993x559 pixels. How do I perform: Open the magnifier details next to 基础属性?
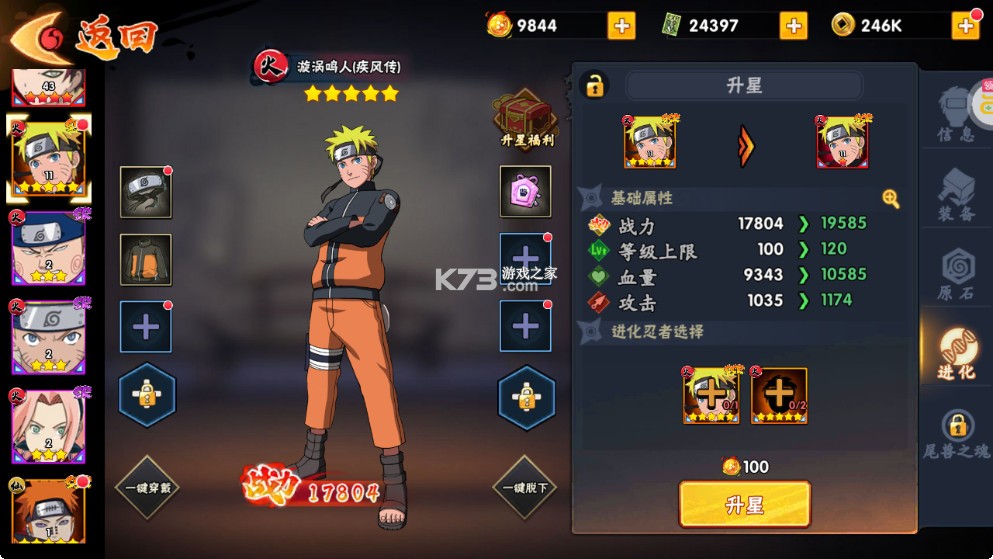pos(890,199)
